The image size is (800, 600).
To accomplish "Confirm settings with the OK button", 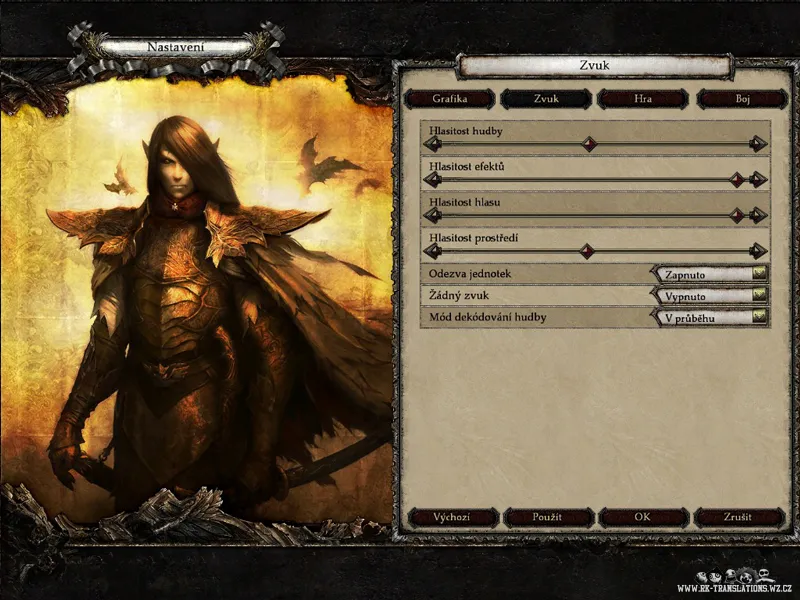I will pos(643,517).
